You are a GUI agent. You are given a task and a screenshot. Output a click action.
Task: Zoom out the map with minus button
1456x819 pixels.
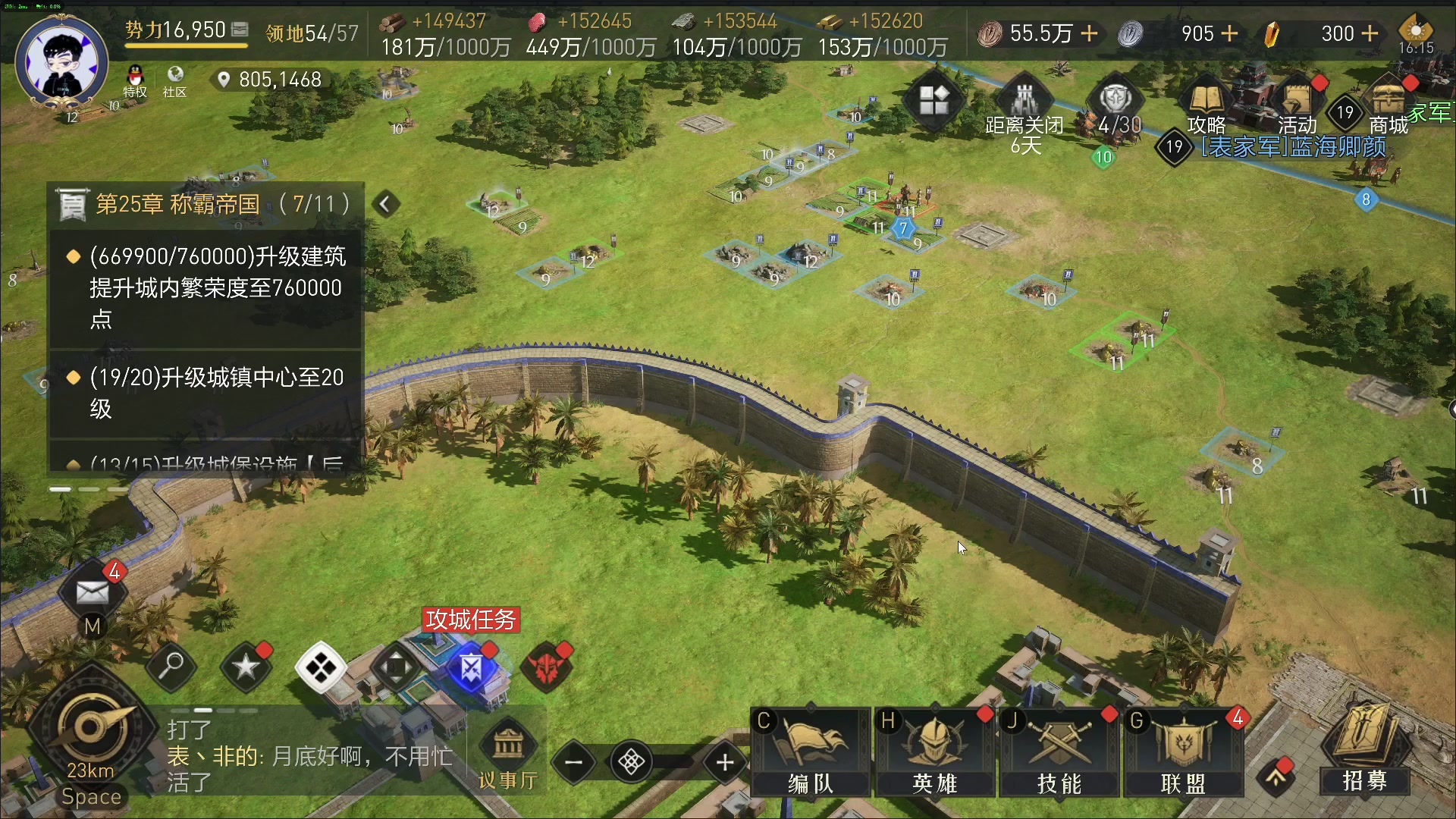(574, 762)
